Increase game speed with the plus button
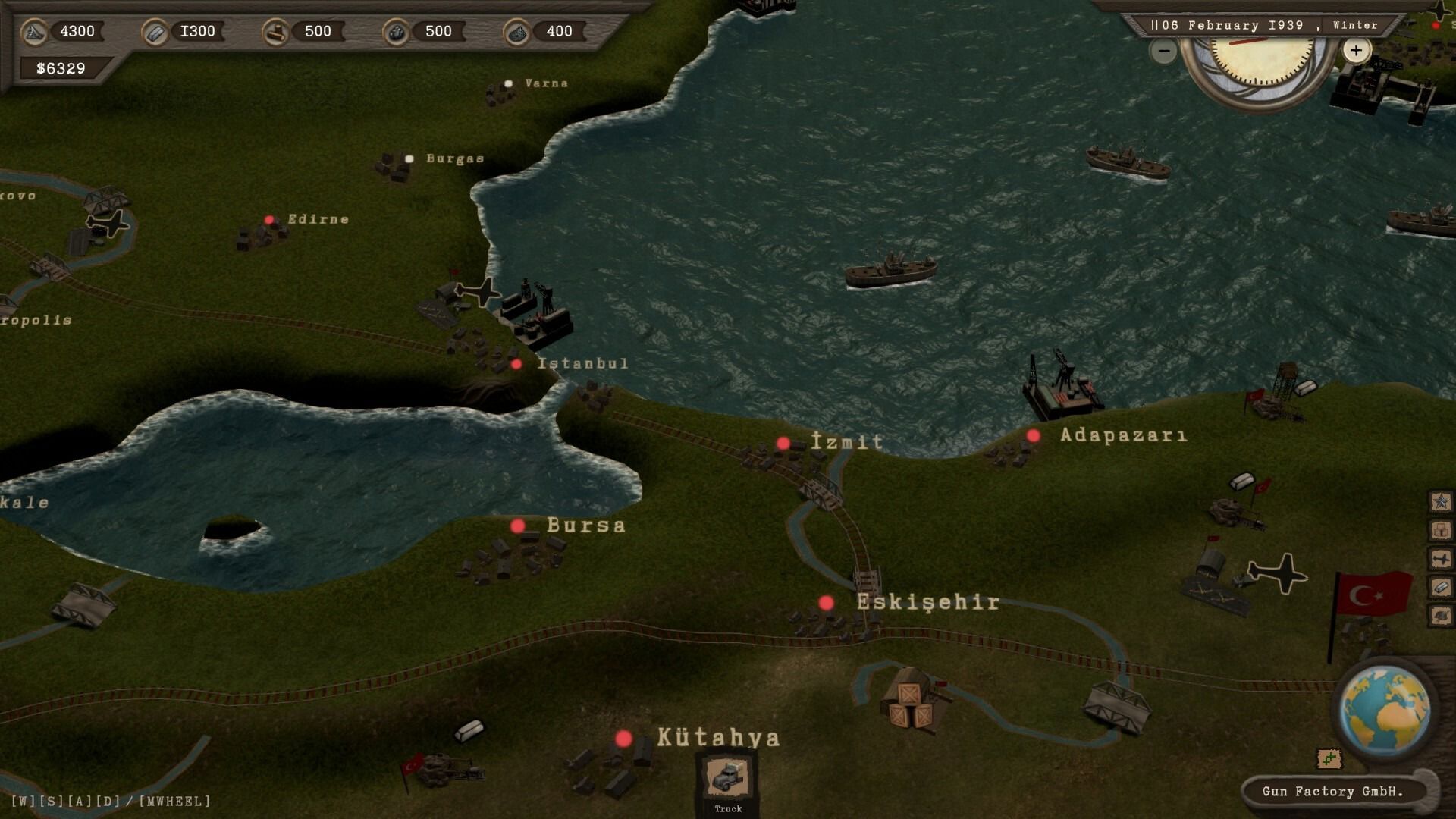 (1356, 51)
